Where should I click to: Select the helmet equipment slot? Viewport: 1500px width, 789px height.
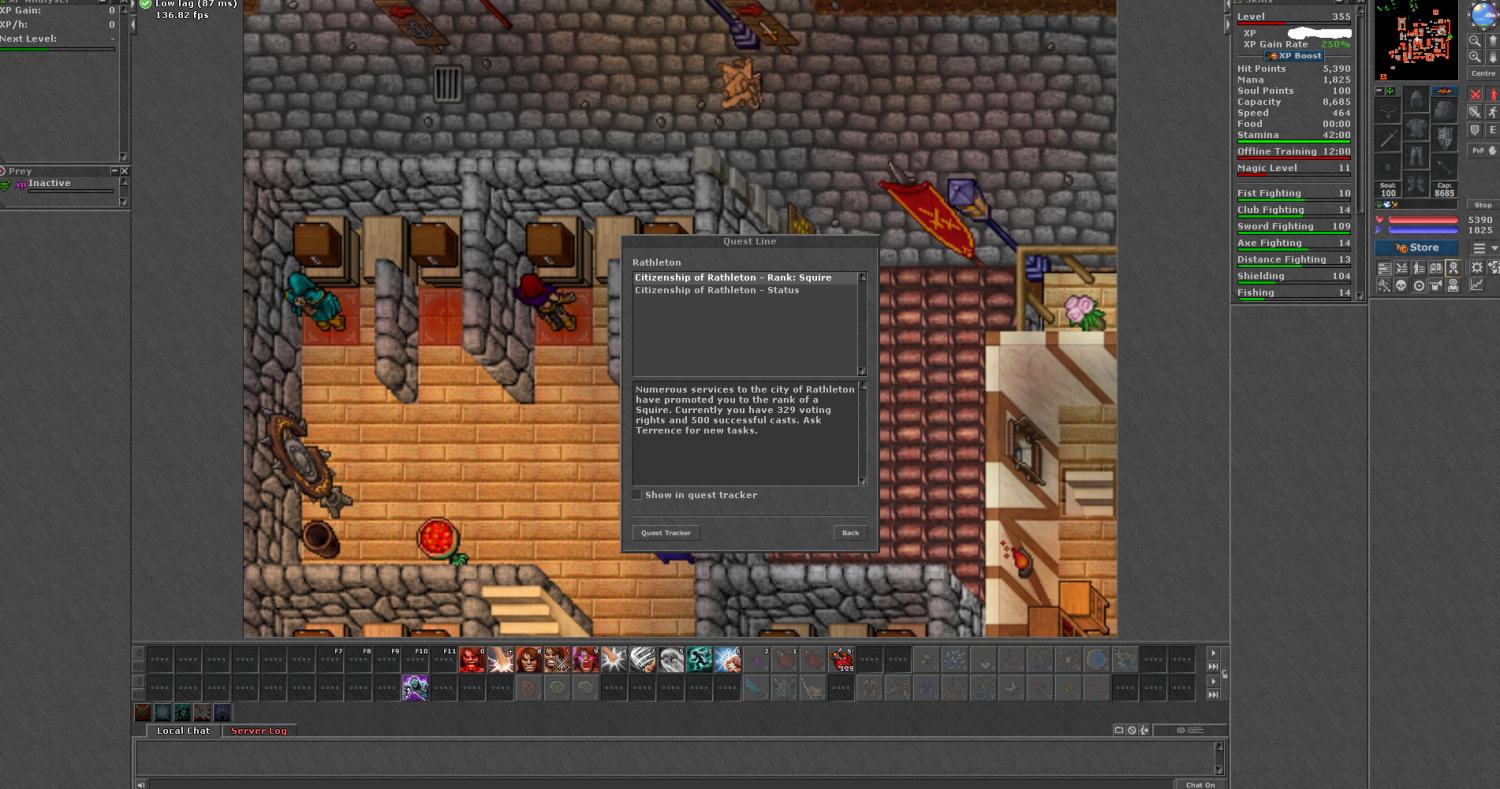coord(1416,100)
